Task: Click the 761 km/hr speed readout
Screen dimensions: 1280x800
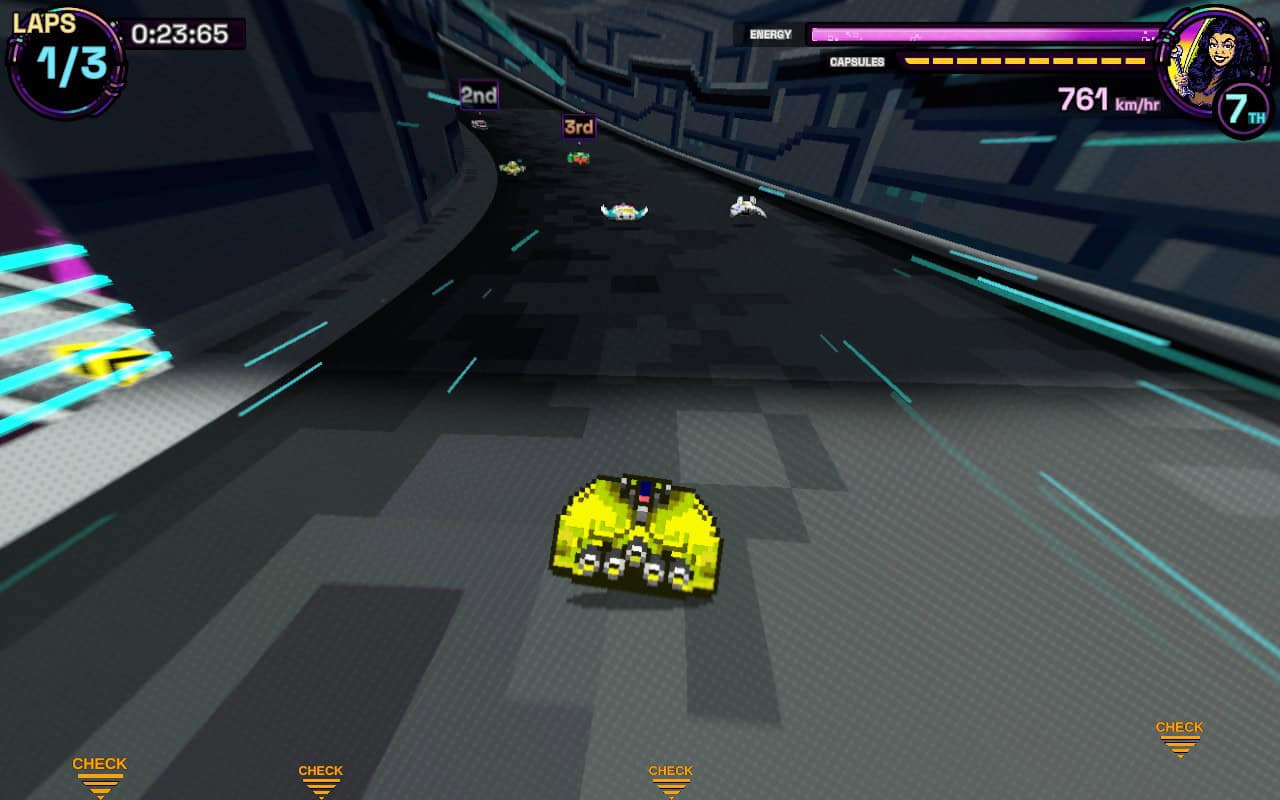Action: (x=1106, y=99)
